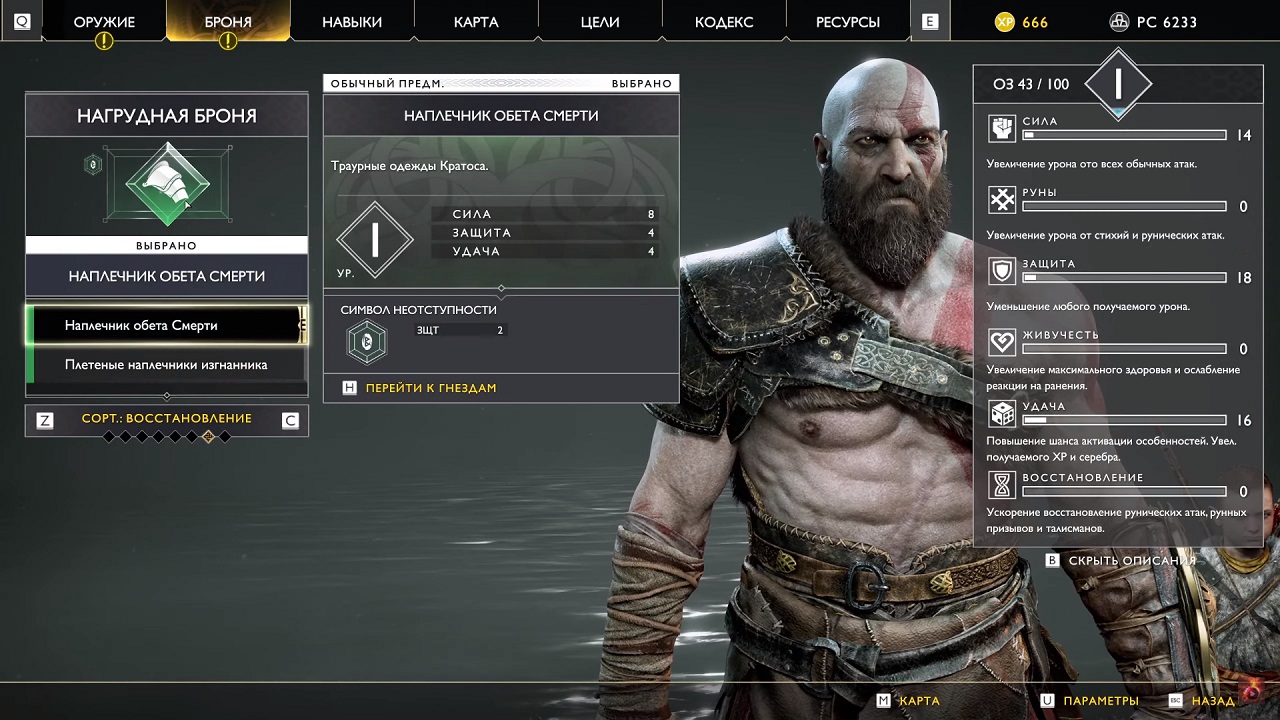The image size is (1280, 720).
Task: Select Наплечник обета Смерти in the list
Action: coord(167,325)
